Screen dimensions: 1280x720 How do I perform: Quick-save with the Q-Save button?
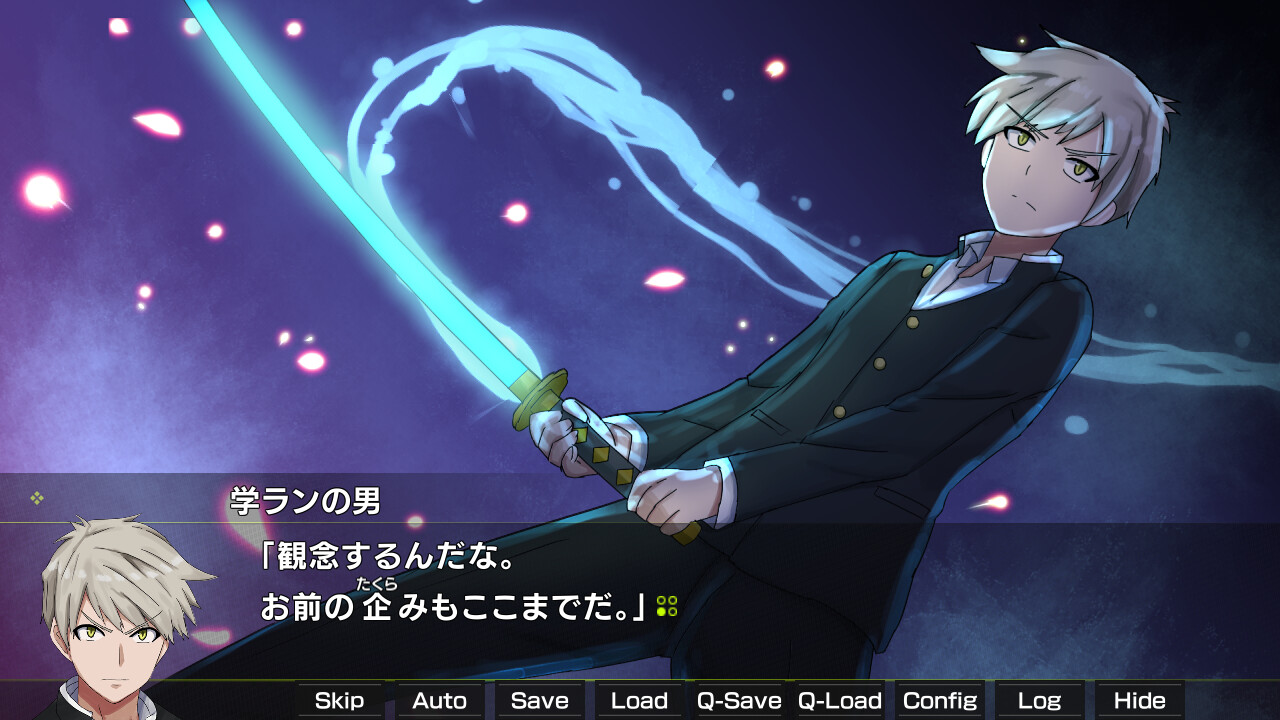click(x=740, y=700)
